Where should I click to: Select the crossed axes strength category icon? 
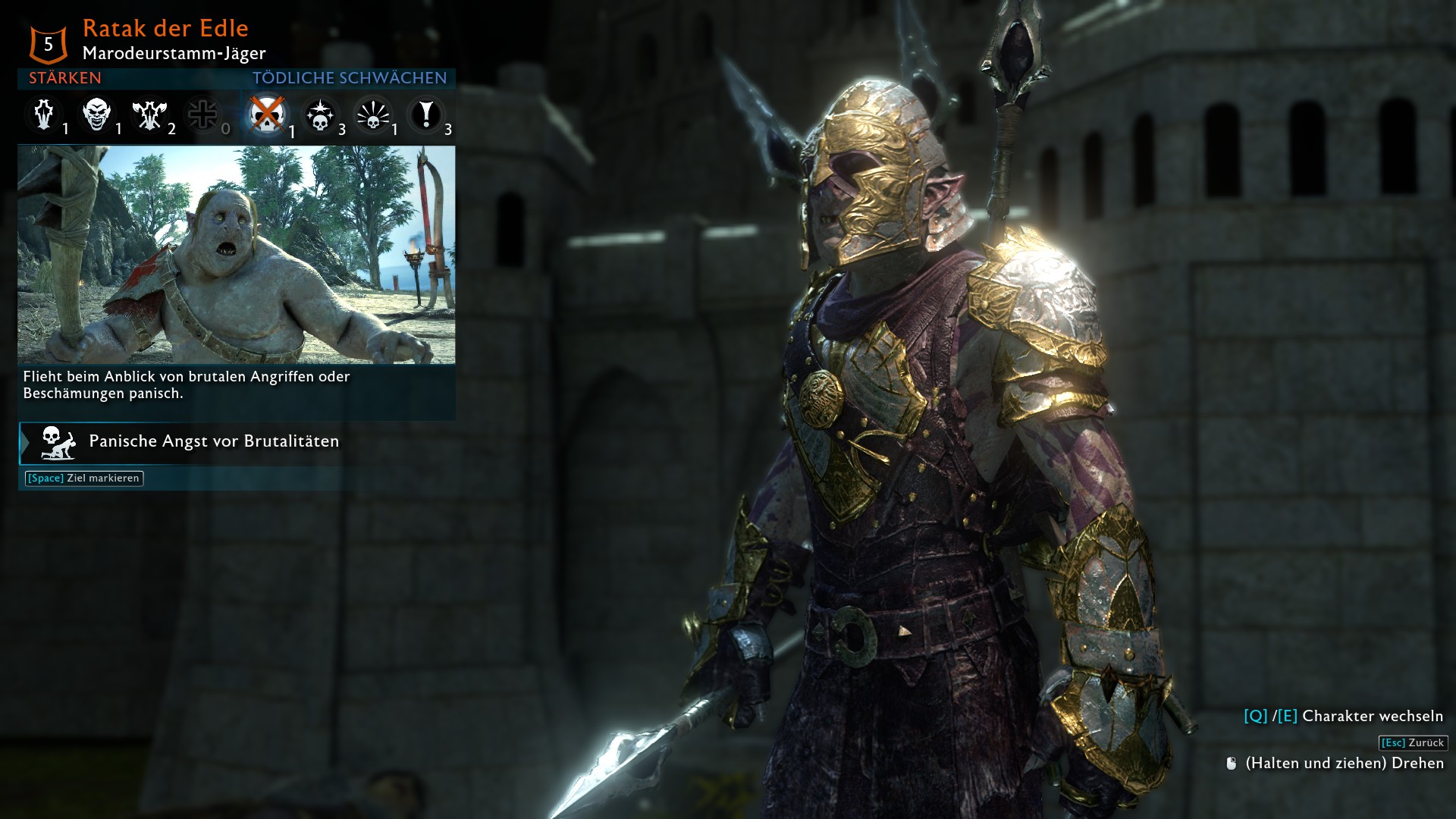click(x=149, y=115)
